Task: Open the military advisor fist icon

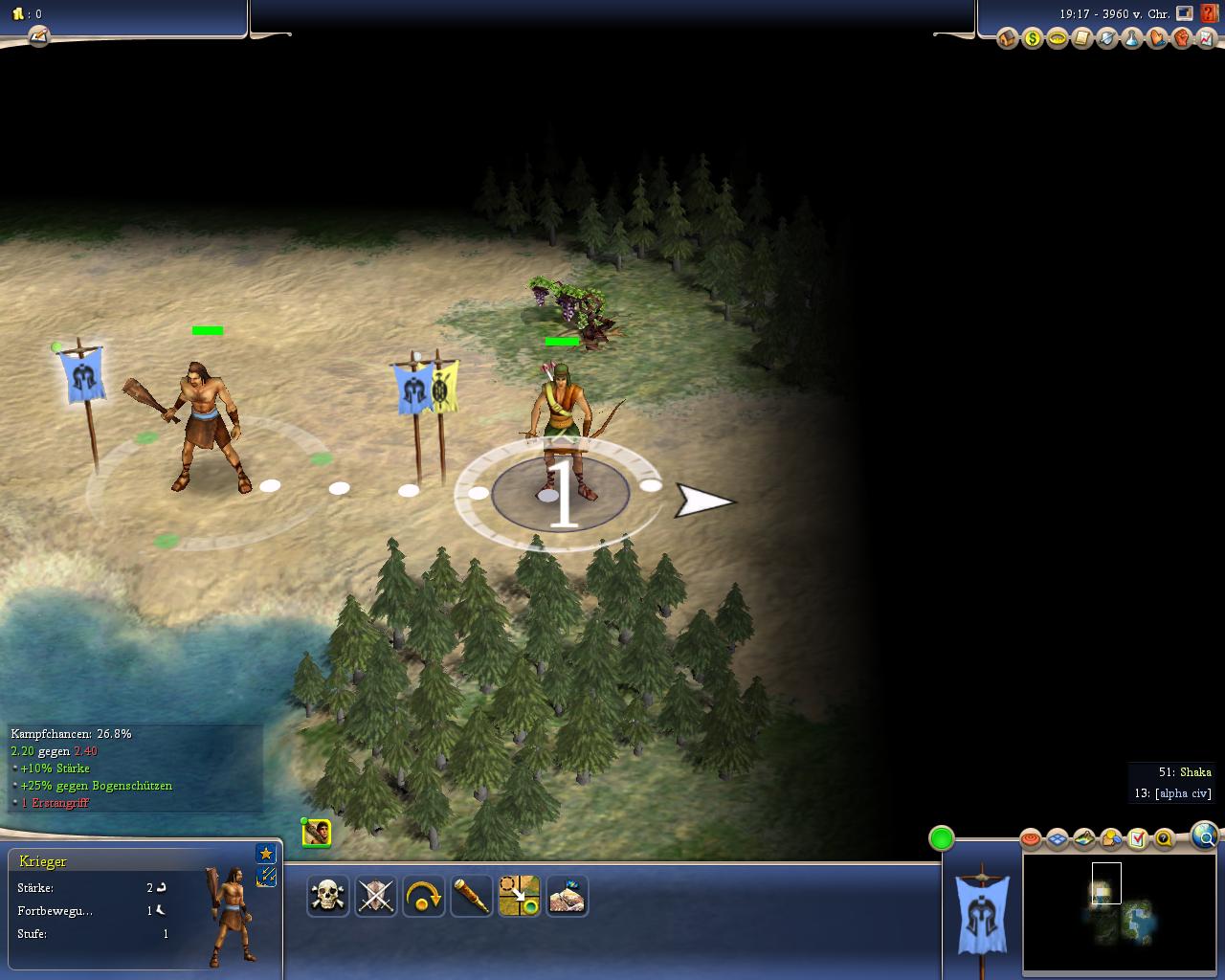Action: click(x=1182, y=39)
